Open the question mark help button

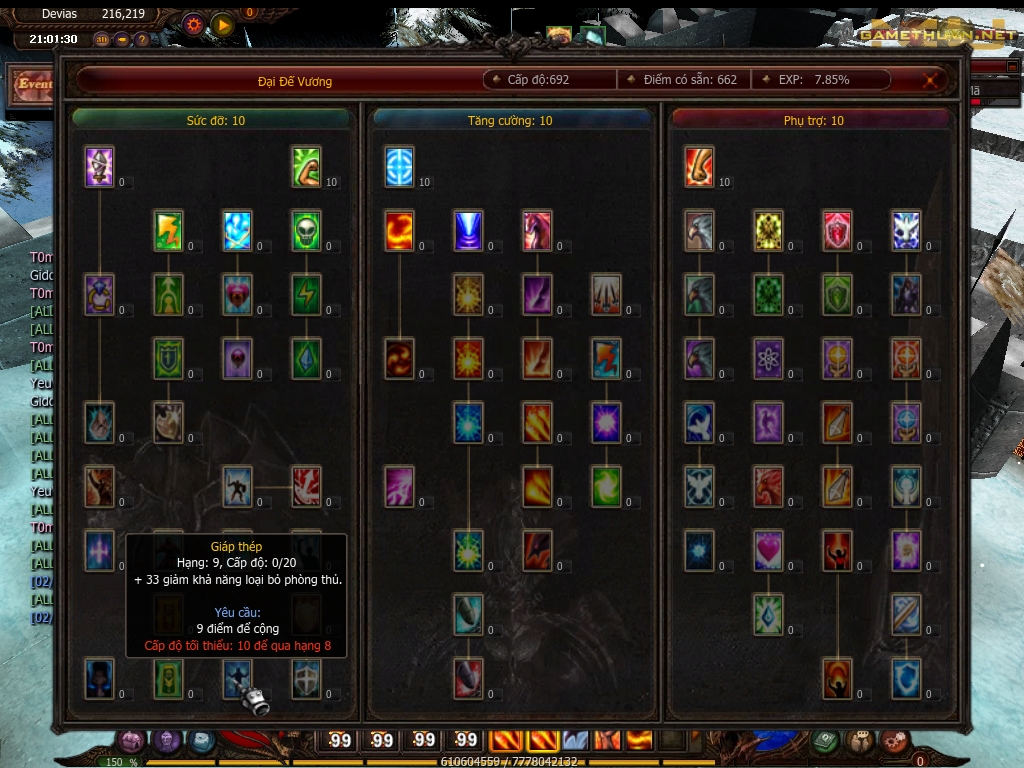[142, 39]
